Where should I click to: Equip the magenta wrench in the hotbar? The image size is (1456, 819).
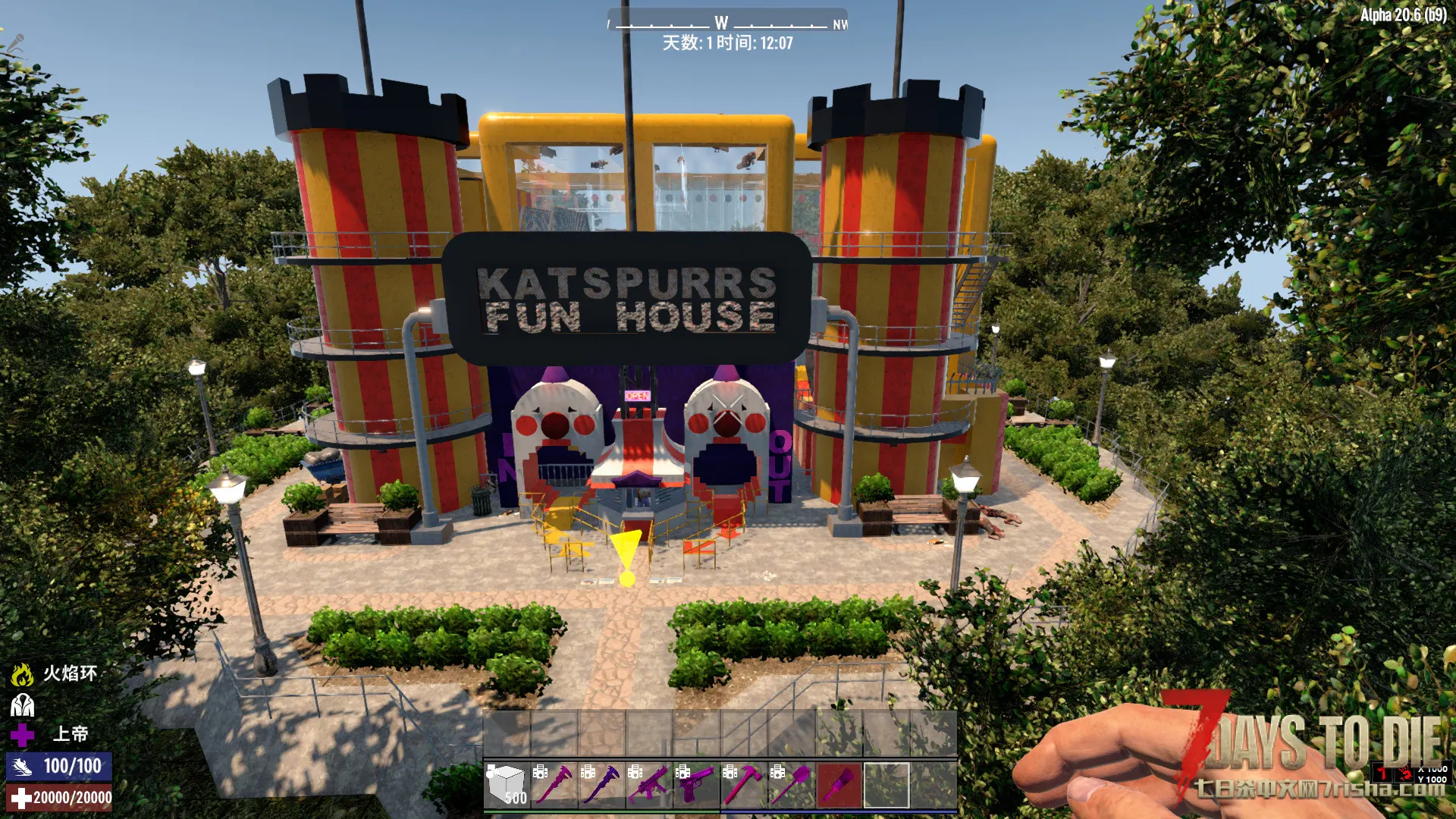[555, 785]
